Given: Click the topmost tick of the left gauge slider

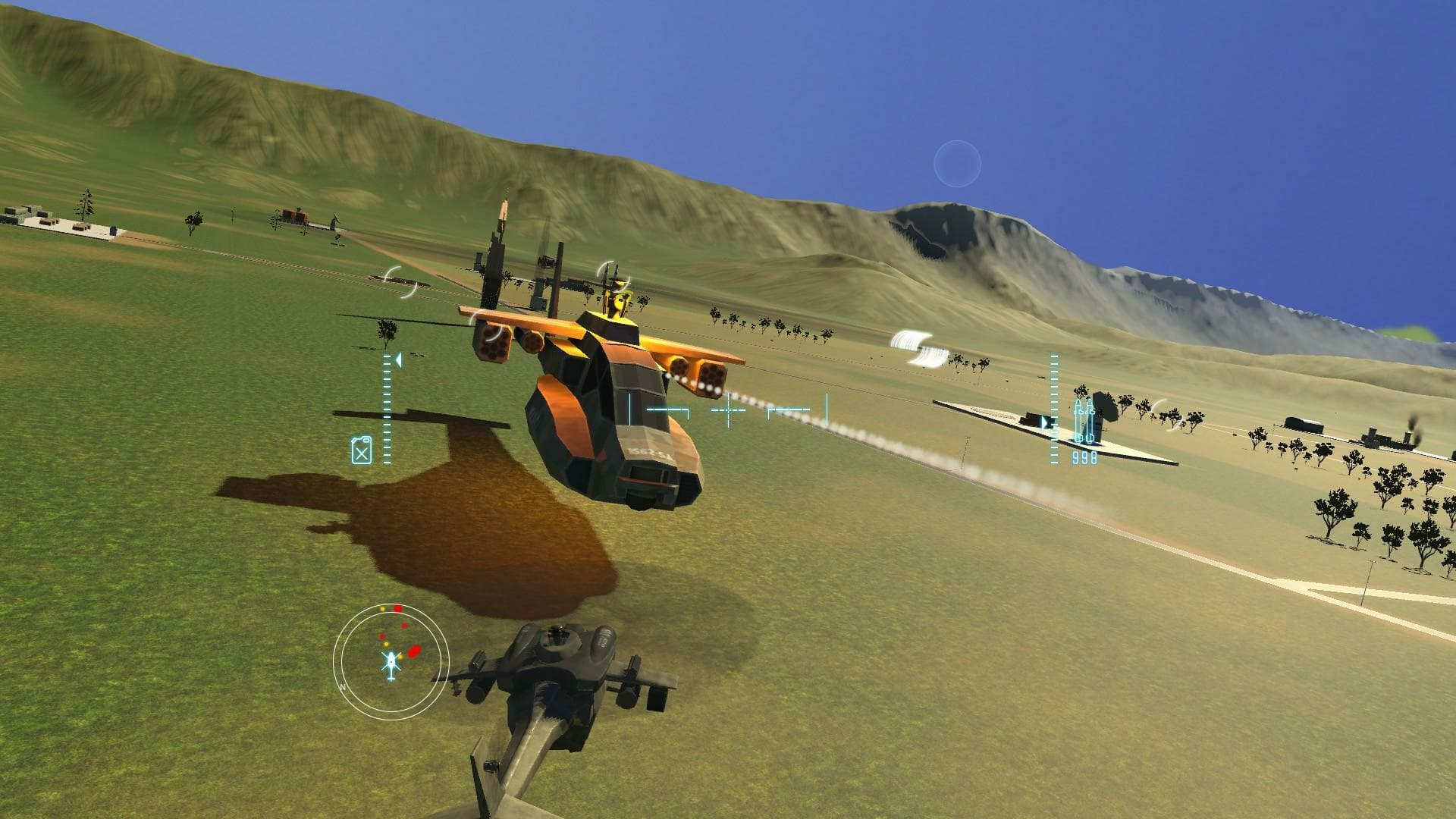Looking at the screenshot, I should coord(387,357).
